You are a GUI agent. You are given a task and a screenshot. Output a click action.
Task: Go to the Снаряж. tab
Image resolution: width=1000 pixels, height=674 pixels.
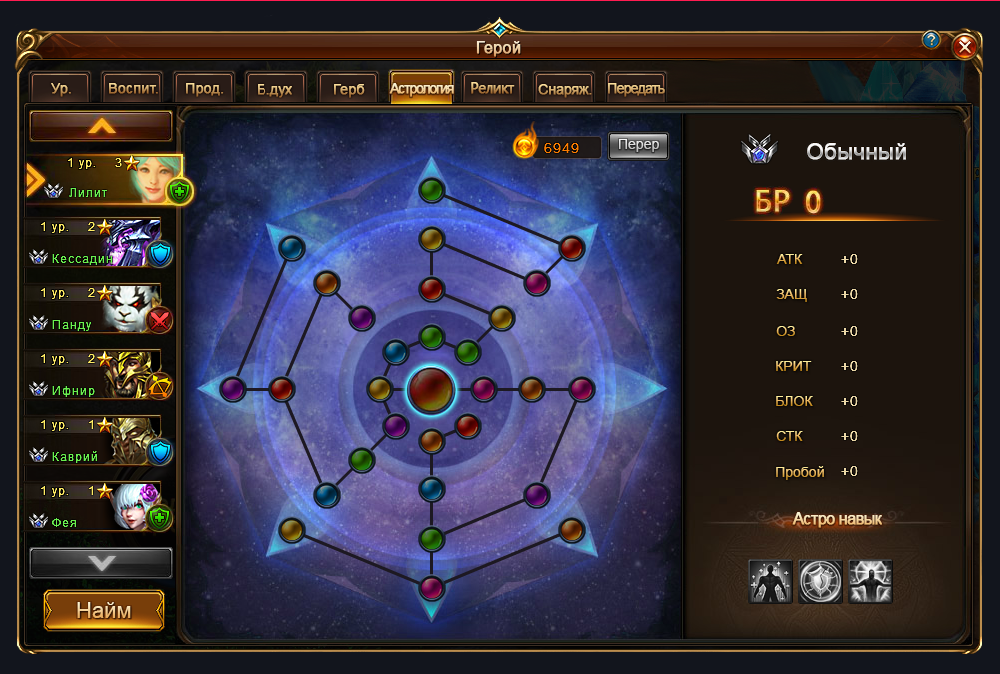point(565,88)
